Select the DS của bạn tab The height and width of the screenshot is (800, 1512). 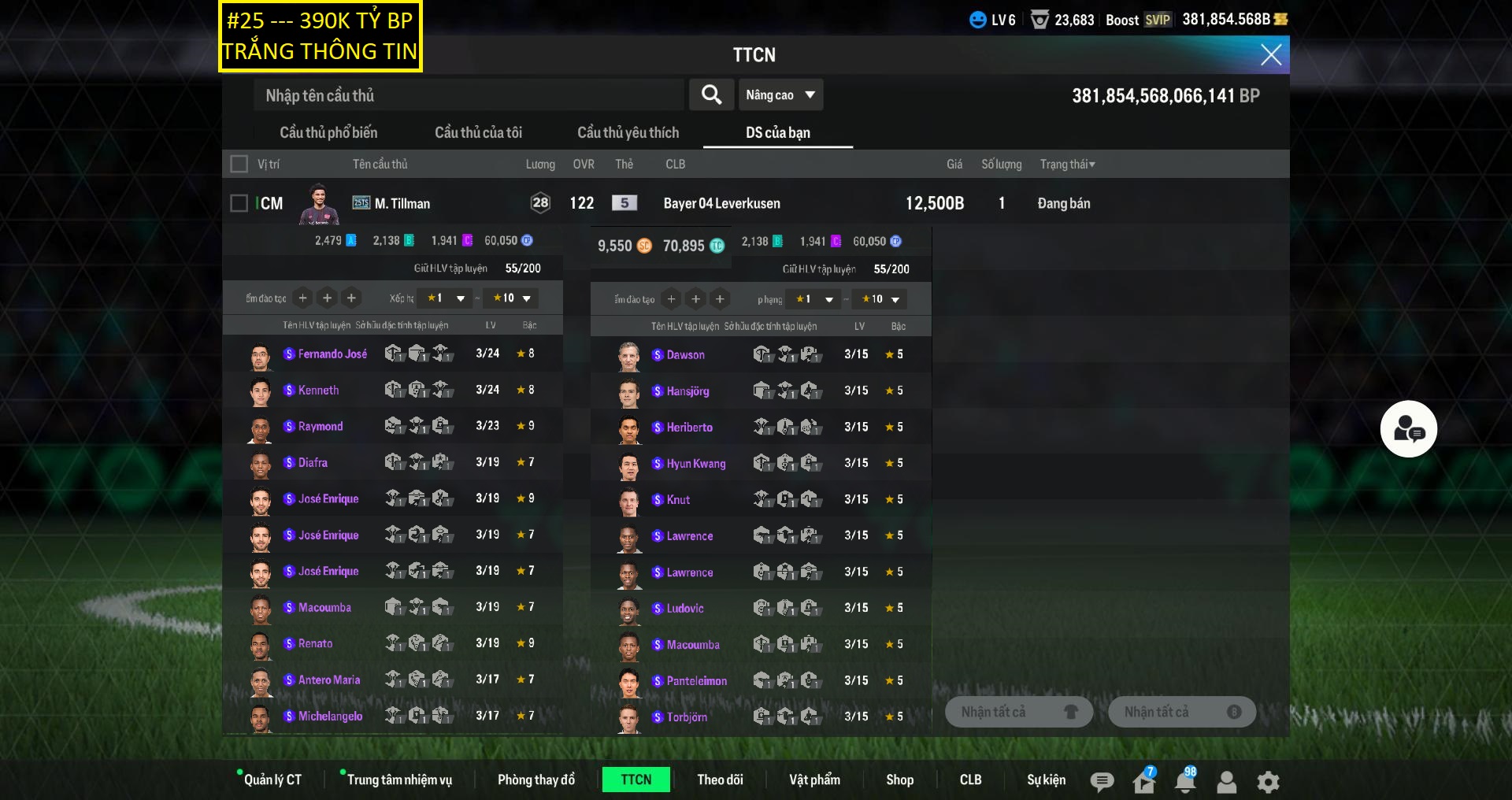[777, 132]
